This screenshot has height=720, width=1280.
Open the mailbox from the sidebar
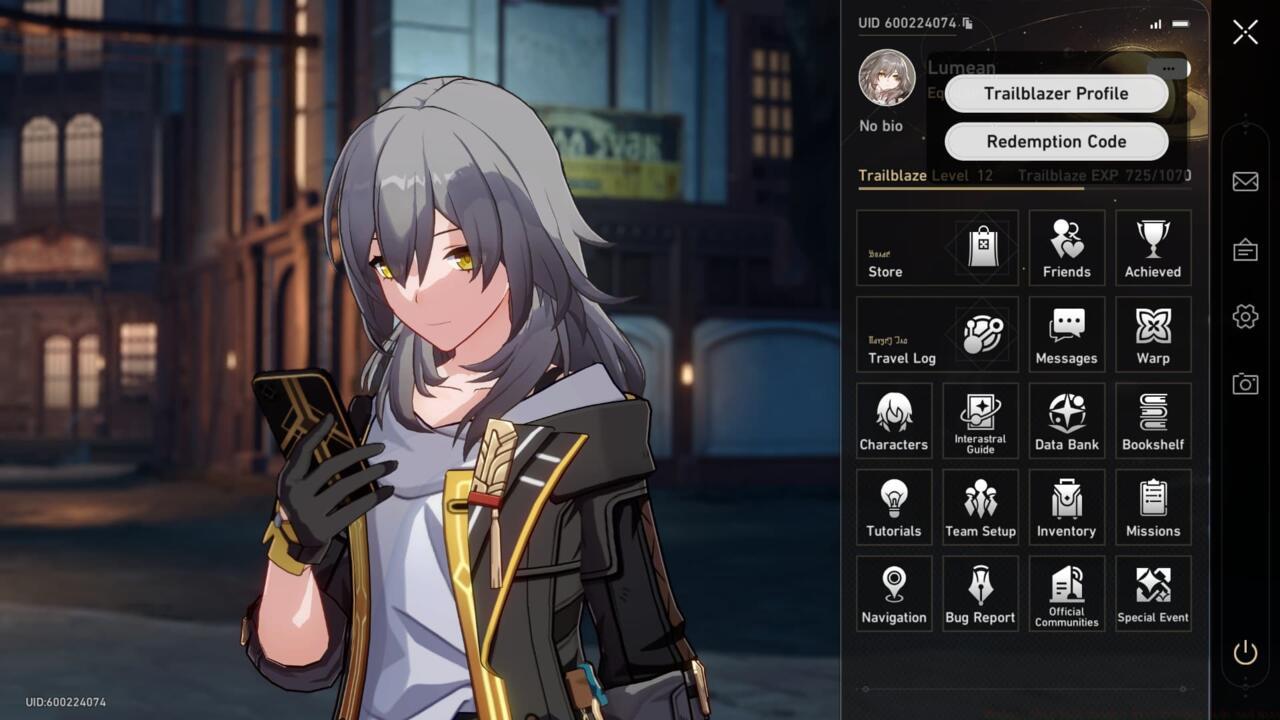(1245, 181)
